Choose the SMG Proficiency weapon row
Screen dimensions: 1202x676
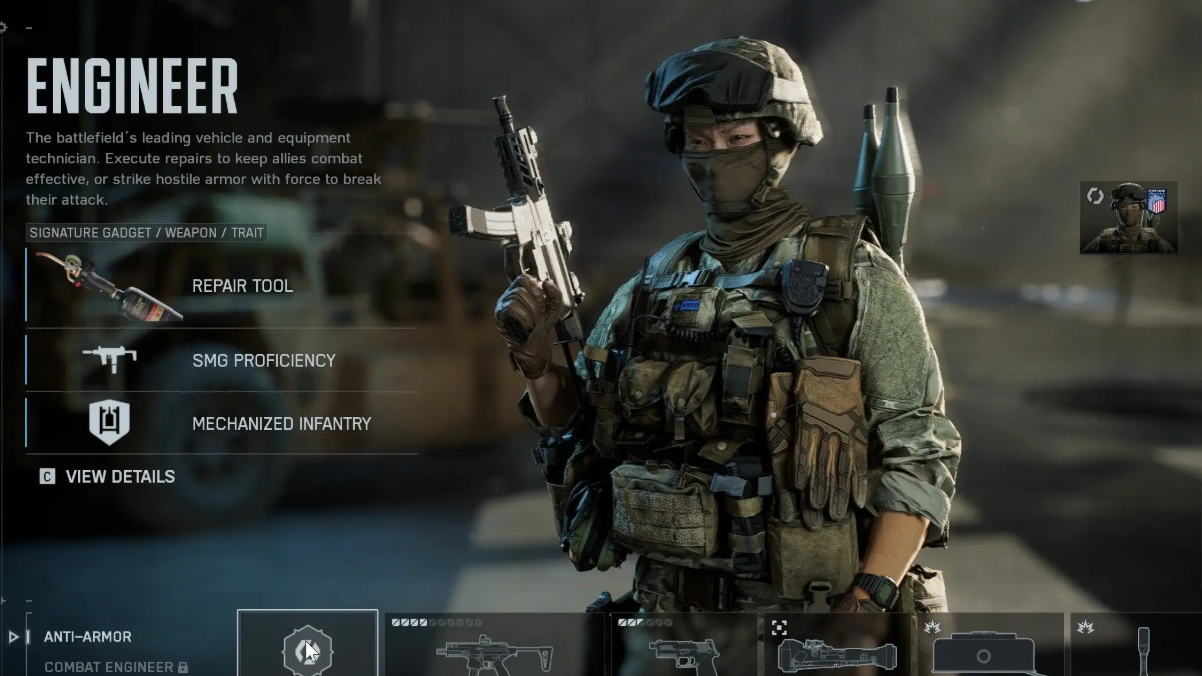[x=222, y=360]
